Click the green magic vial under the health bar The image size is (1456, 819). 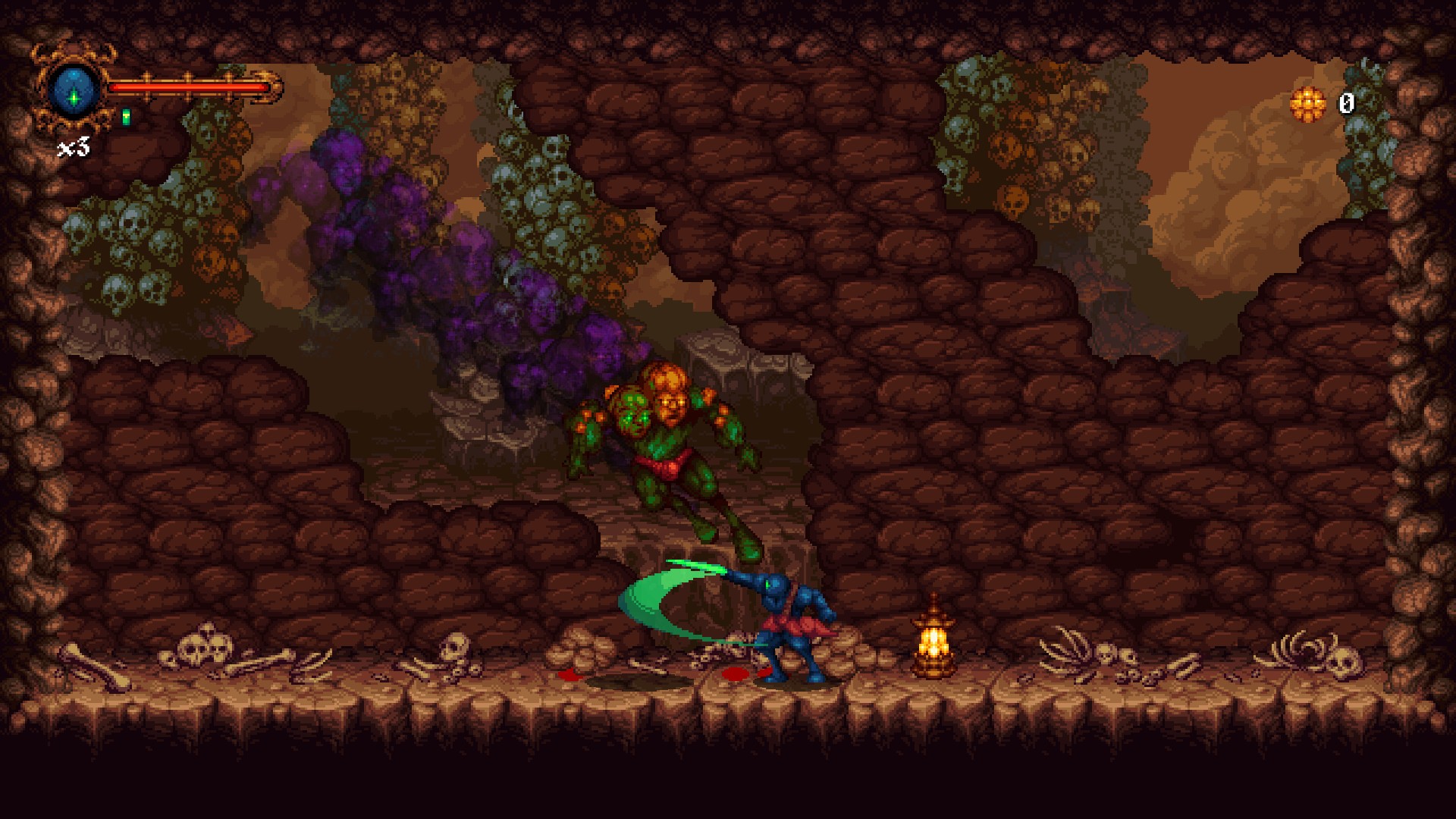tap(126, 115)
